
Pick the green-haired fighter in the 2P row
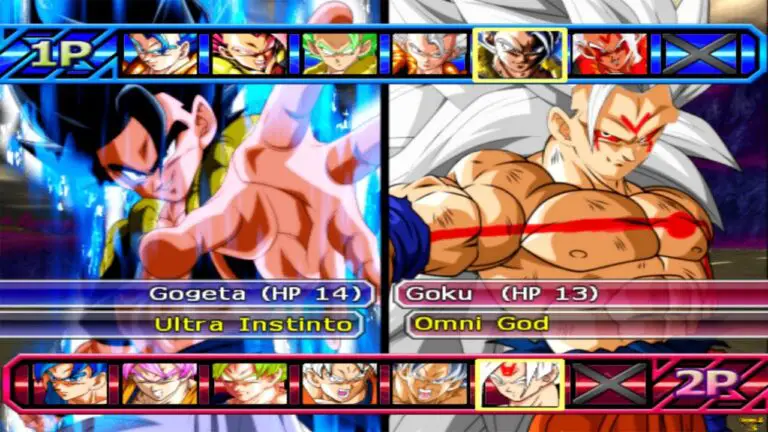249,383
